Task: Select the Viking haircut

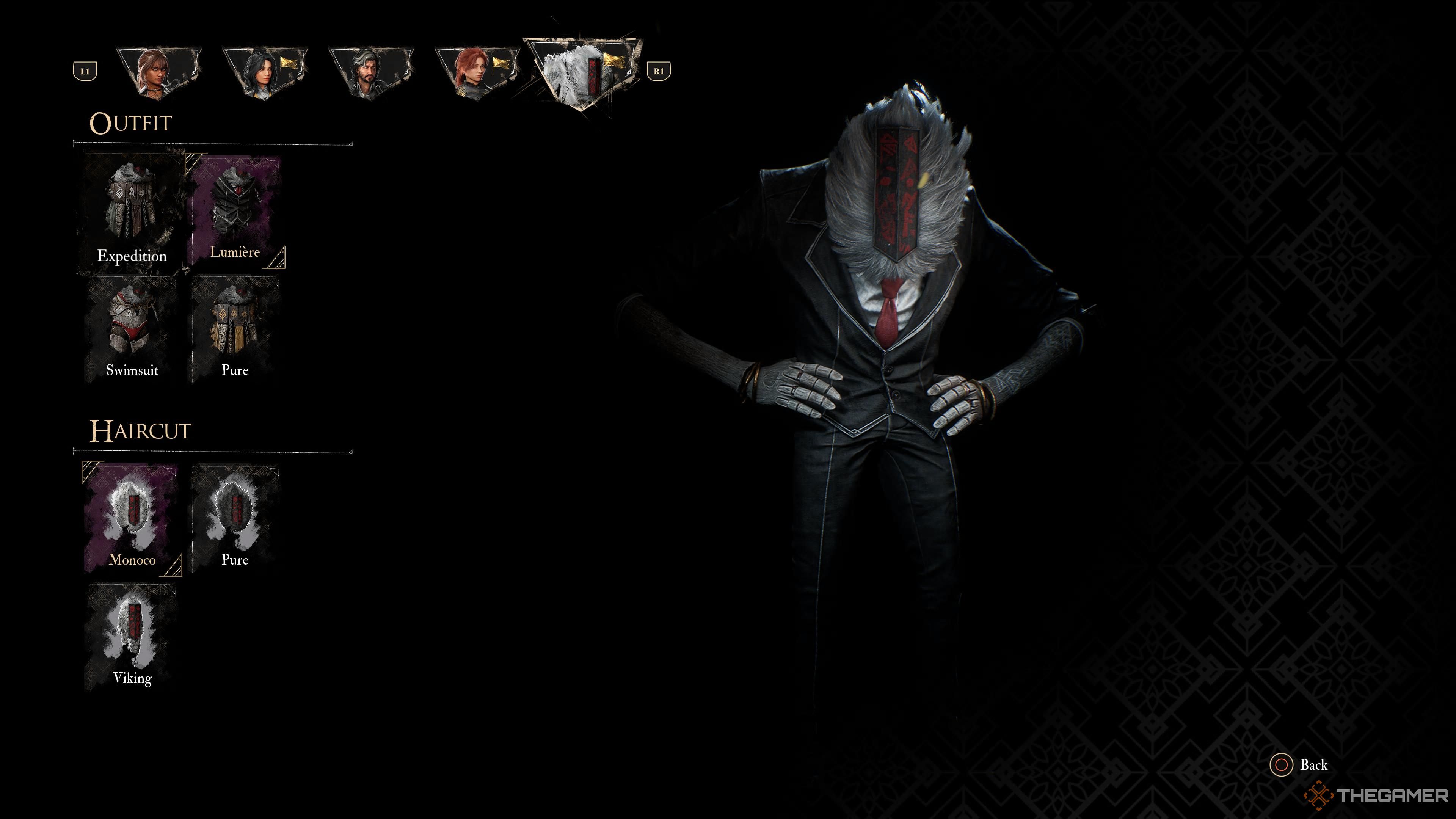Action: click(x=131, y=636)
